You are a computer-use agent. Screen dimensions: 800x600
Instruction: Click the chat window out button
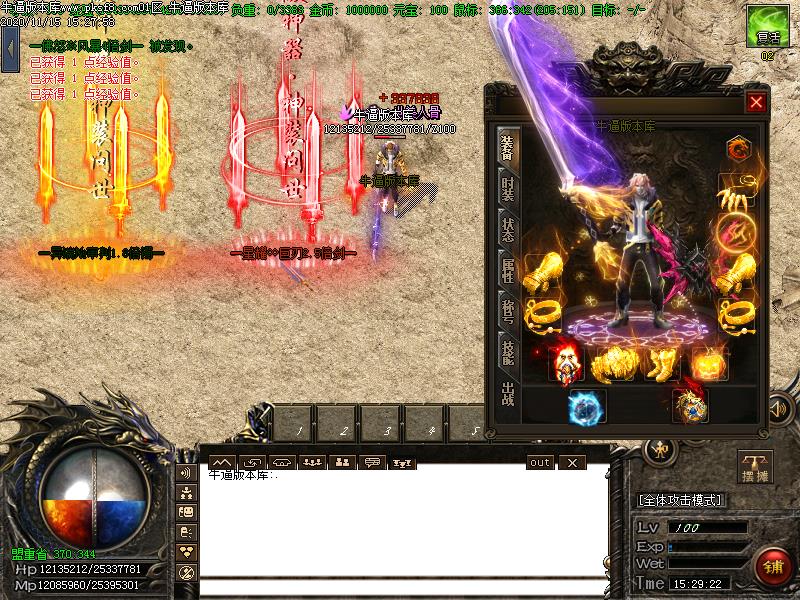coord(540,462)
